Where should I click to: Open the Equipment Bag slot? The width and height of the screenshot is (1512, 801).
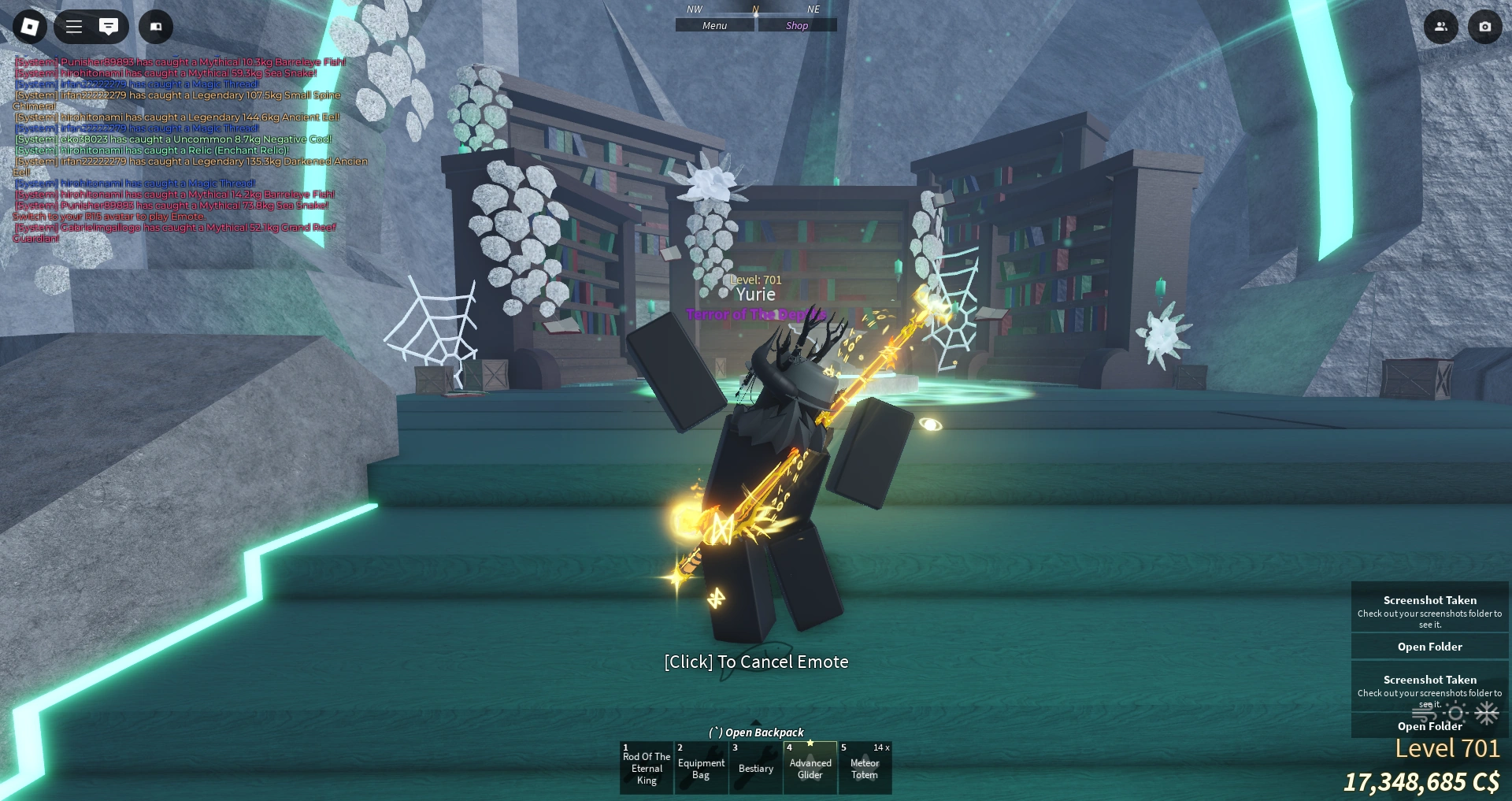coord(701,768)
